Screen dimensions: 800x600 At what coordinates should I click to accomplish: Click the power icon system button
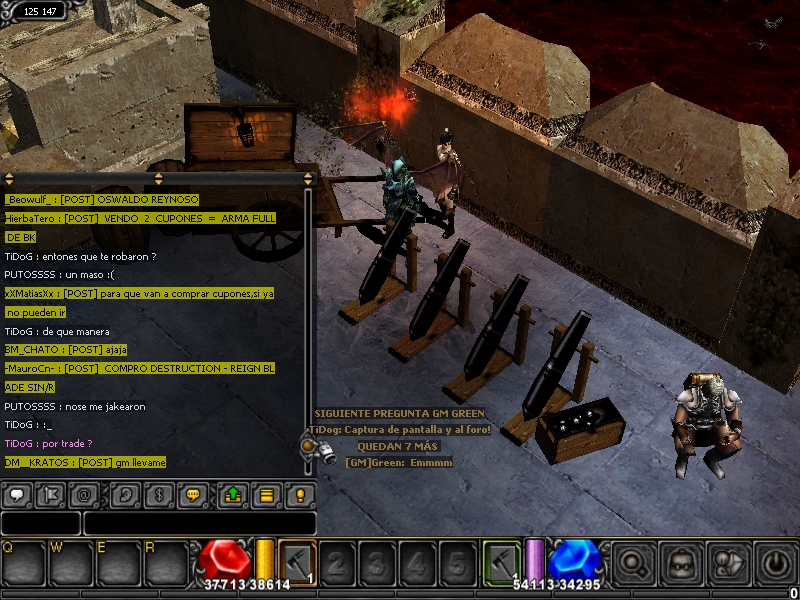click(x=776, y=564)
